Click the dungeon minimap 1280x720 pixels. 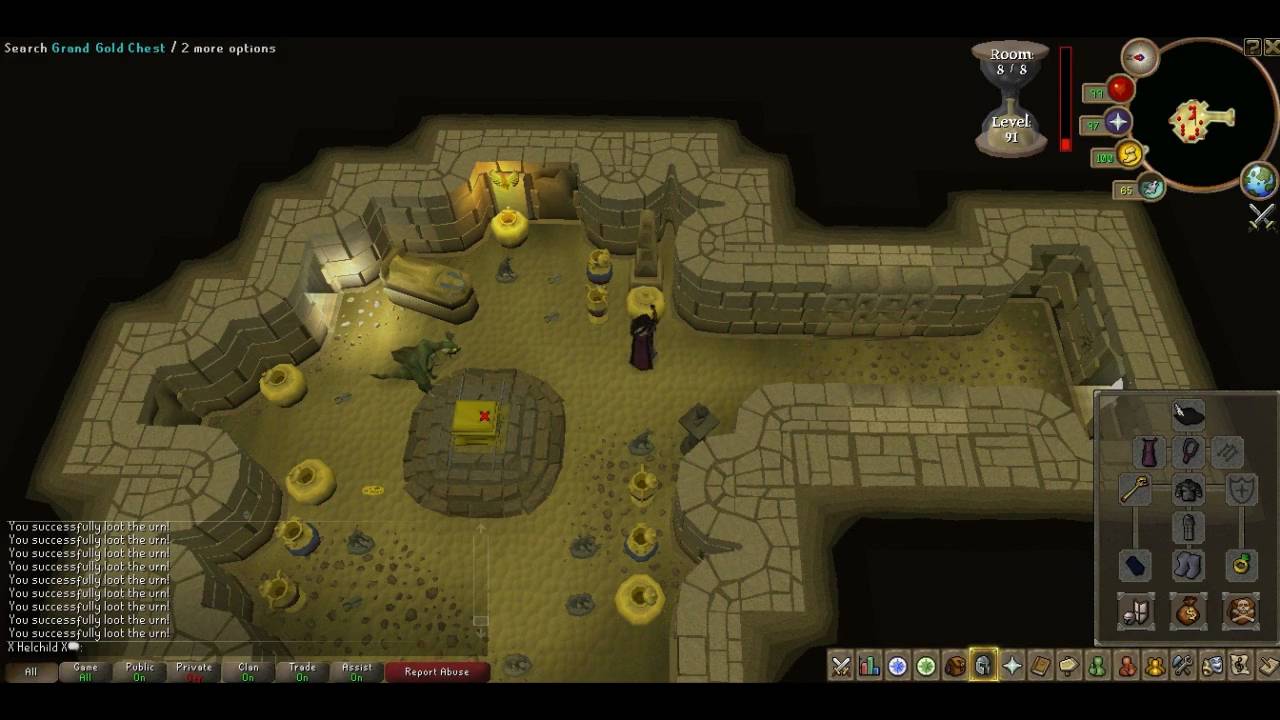pos(1201,121)
